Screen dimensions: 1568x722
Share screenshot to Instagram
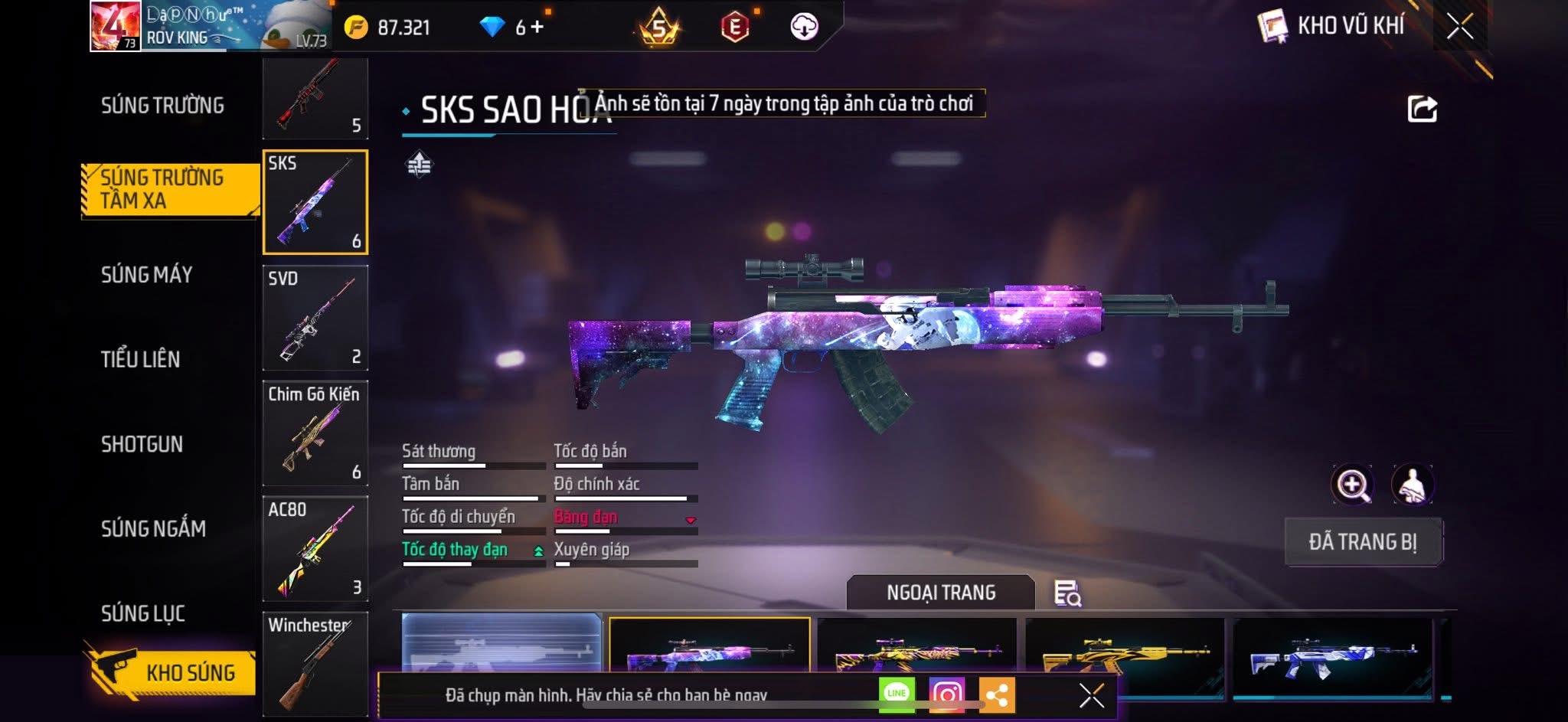pyautogui.click(x=947, y=694)
